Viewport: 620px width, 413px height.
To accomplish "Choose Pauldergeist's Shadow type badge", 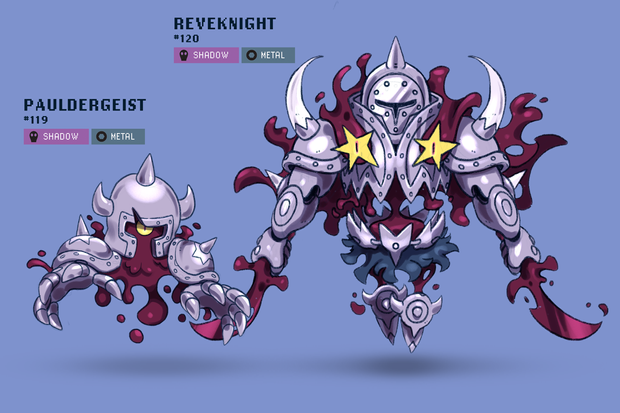I will pyautogui.click(x=56, y=136).
